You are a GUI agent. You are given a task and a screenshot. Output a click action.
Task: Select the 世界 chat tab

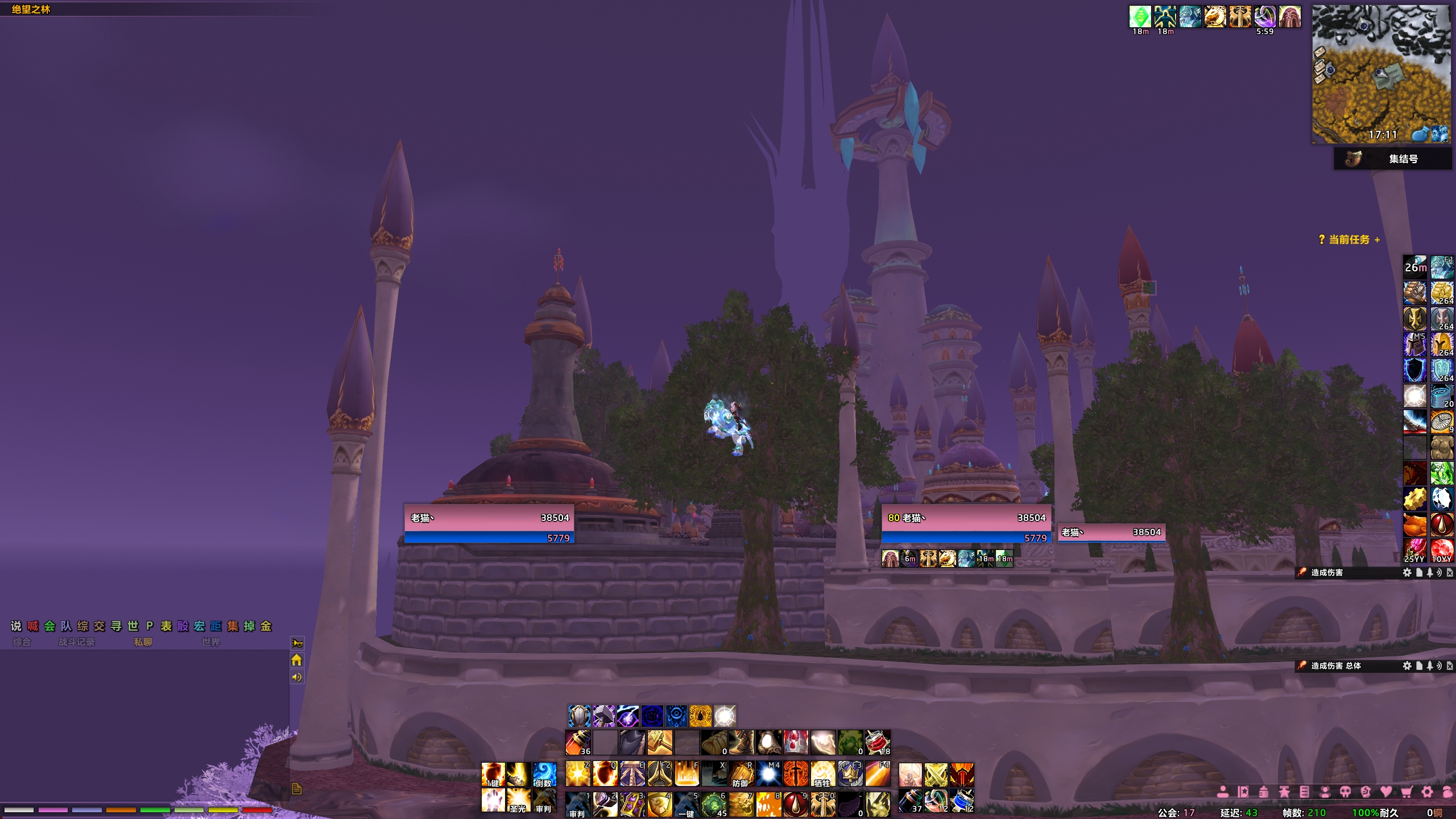[210, 642]
